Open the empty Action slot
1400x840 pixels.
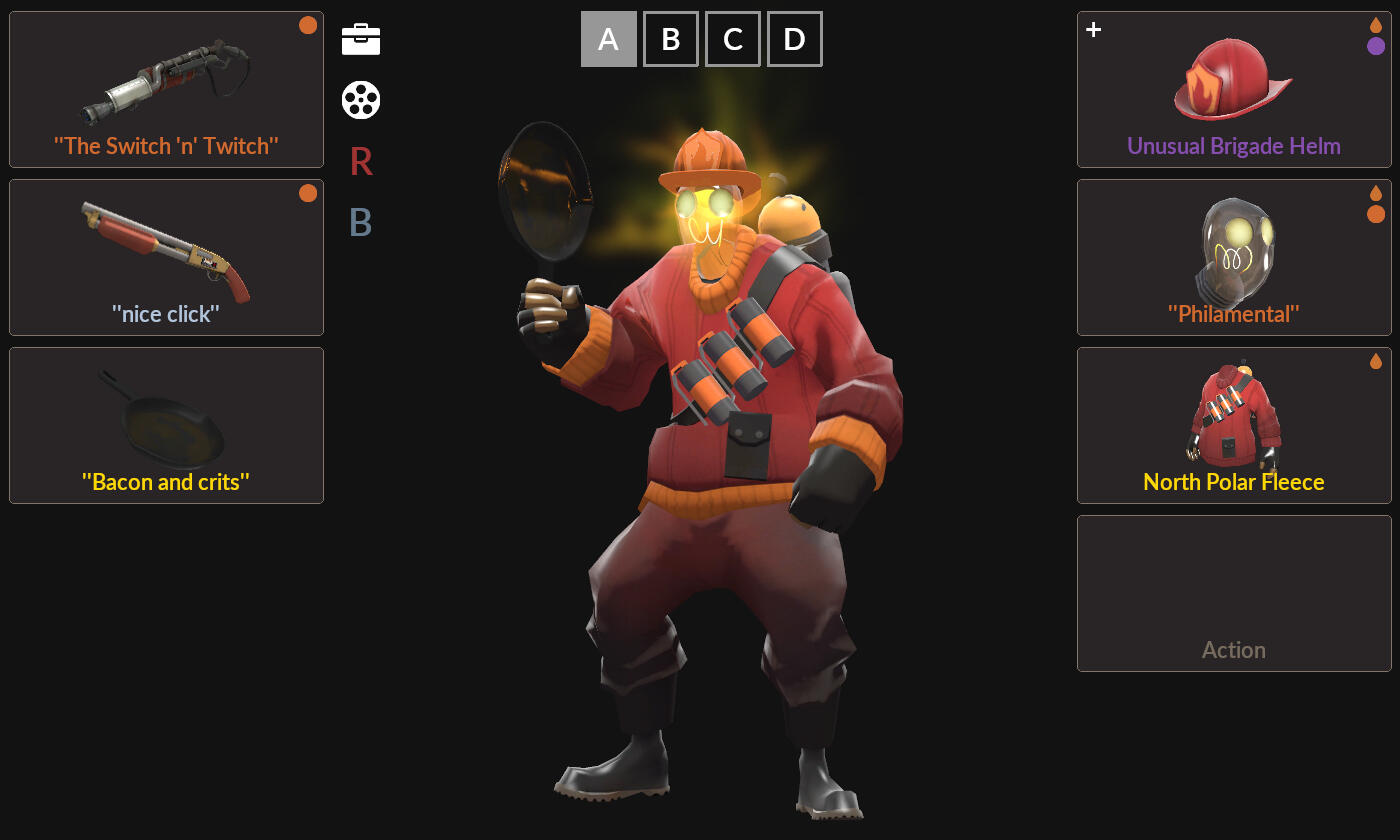click(1234, 594)
